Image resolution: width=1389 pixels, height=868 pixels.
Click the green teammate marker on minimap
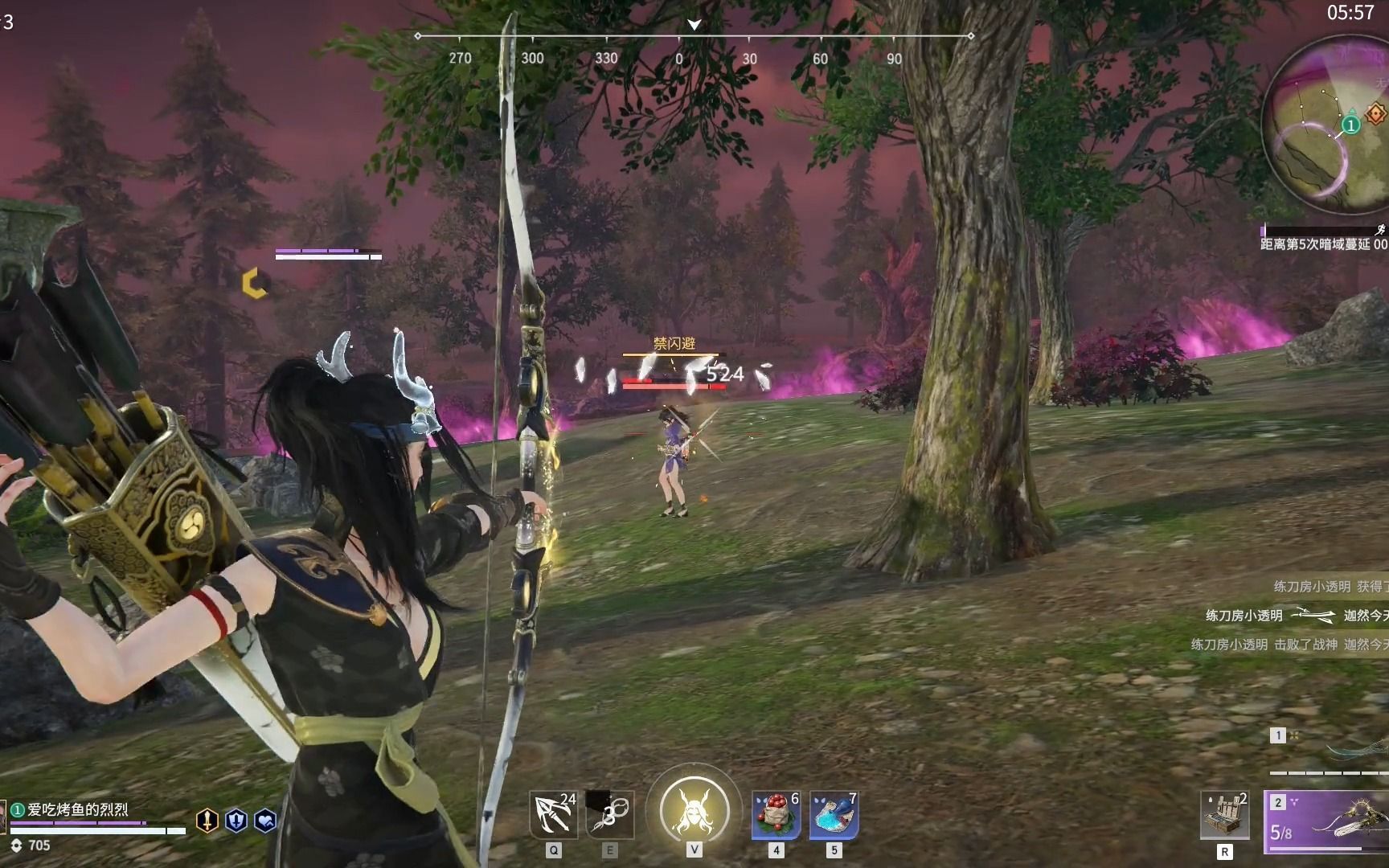[1351, 125]
